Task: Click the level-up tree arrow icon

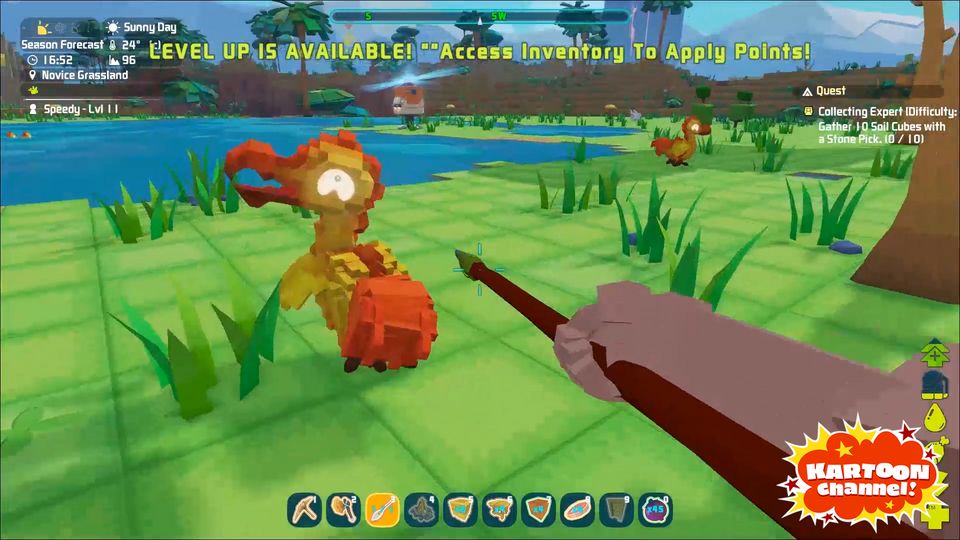Action: point(936,352)
